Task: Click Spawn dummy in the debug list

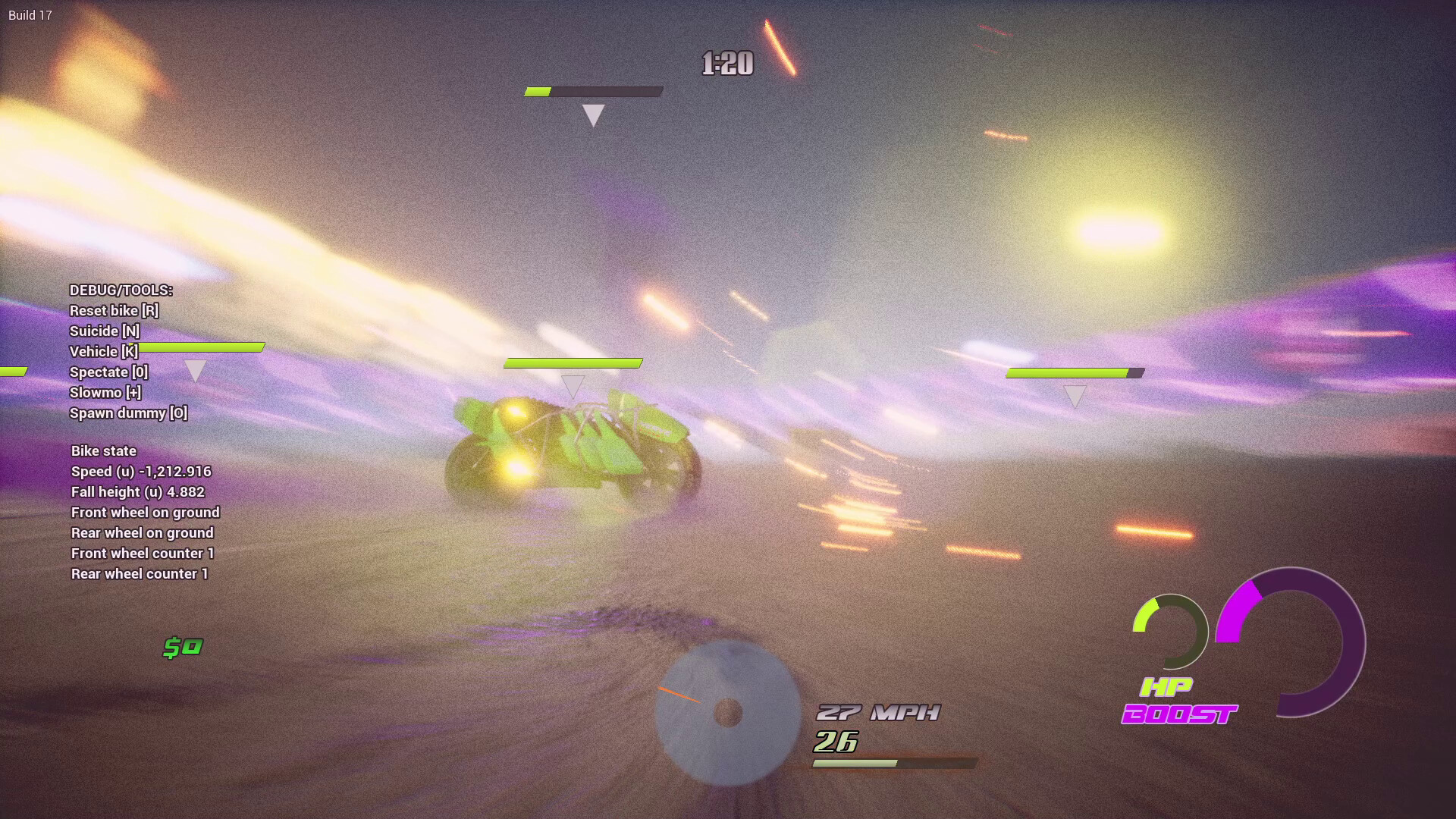Action: tap(128, 413)
